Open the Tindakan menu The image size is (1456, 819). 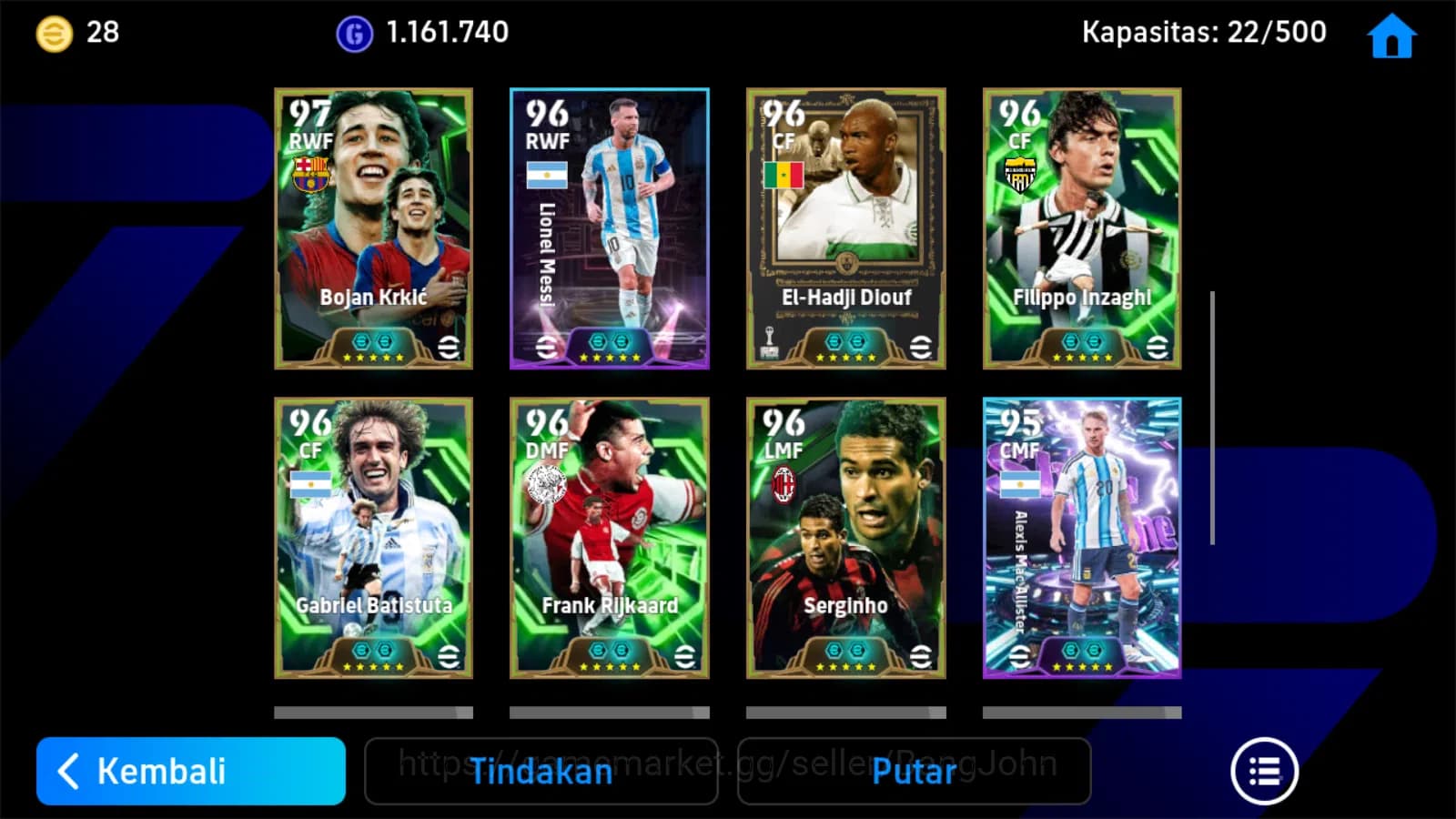541,772
